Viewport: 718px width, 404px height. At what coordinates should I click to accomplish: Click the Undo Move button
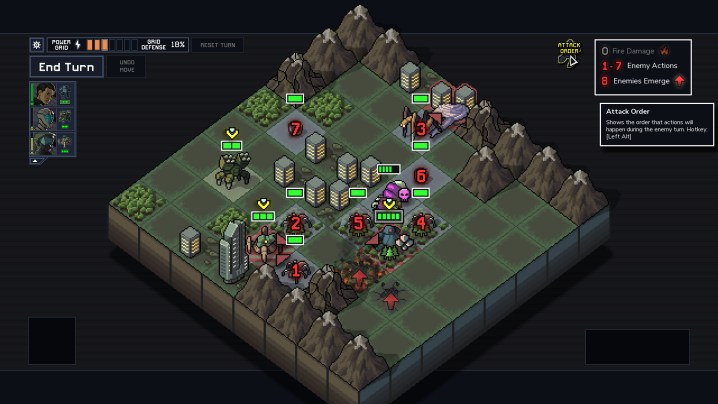[x=127, y=66]
